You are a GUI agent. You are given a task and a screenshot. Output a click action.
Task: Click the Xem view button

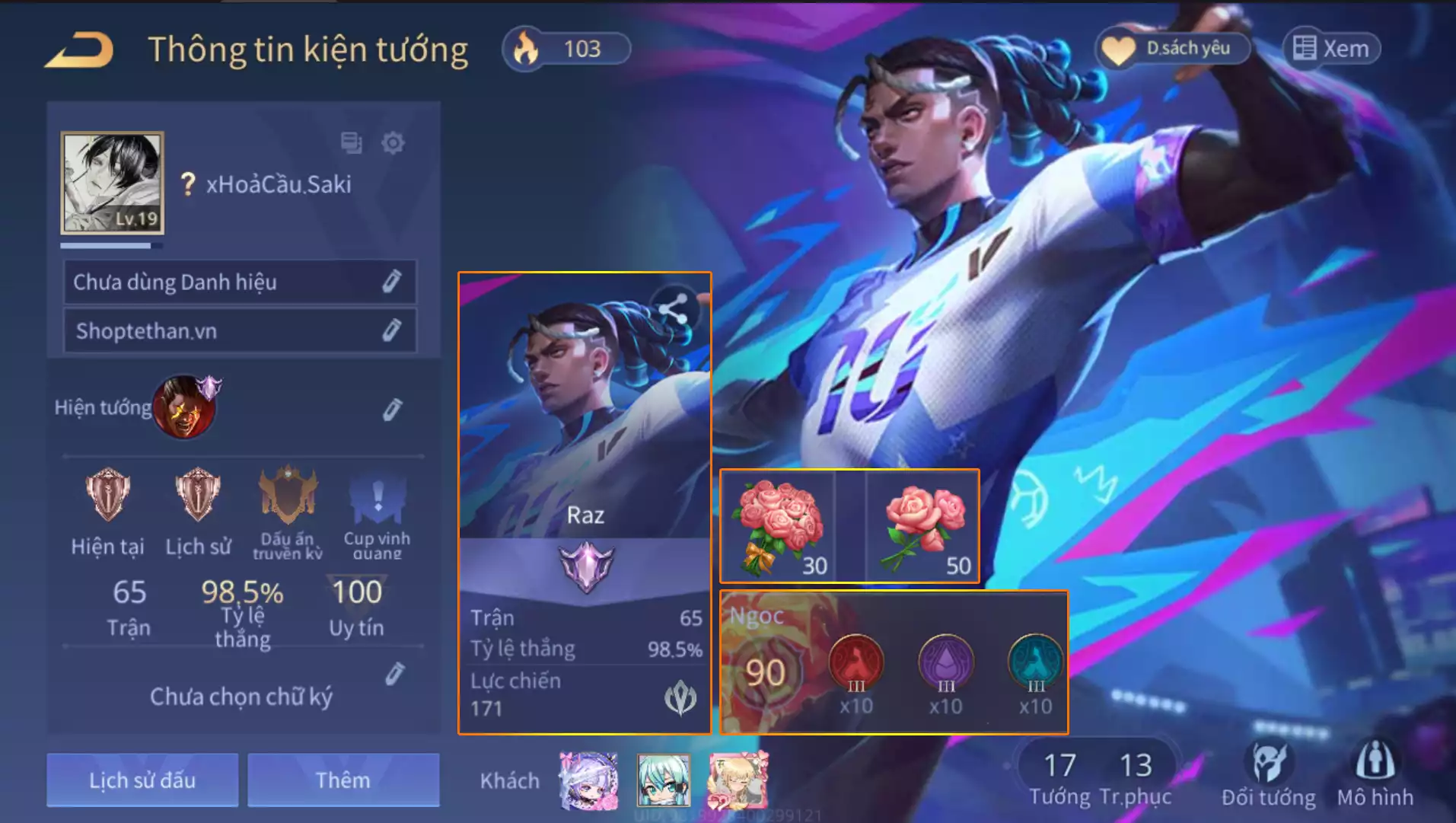1332,49
